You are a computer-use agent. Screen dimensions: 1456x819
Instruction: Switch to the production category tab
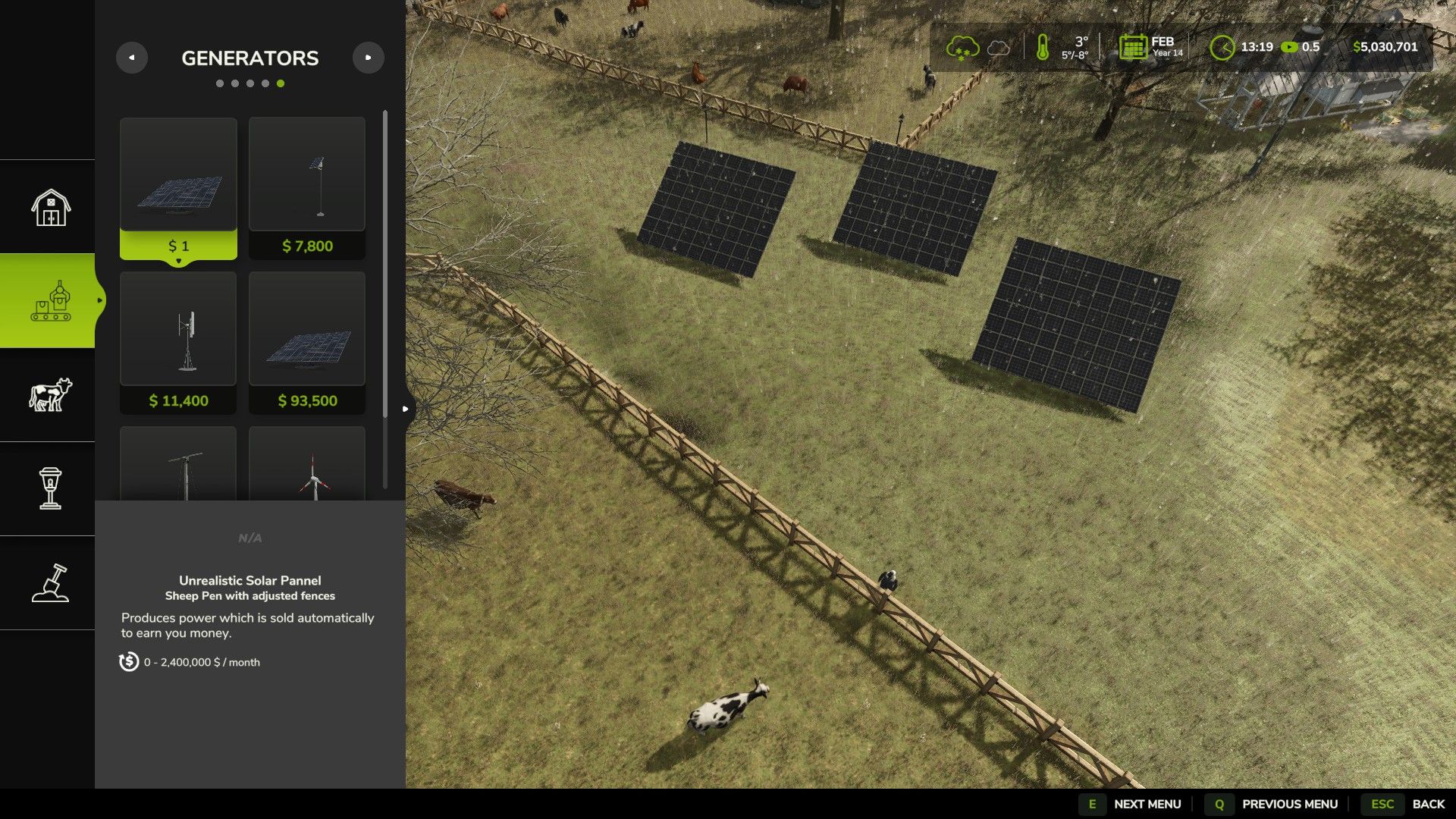click(50, 301)
